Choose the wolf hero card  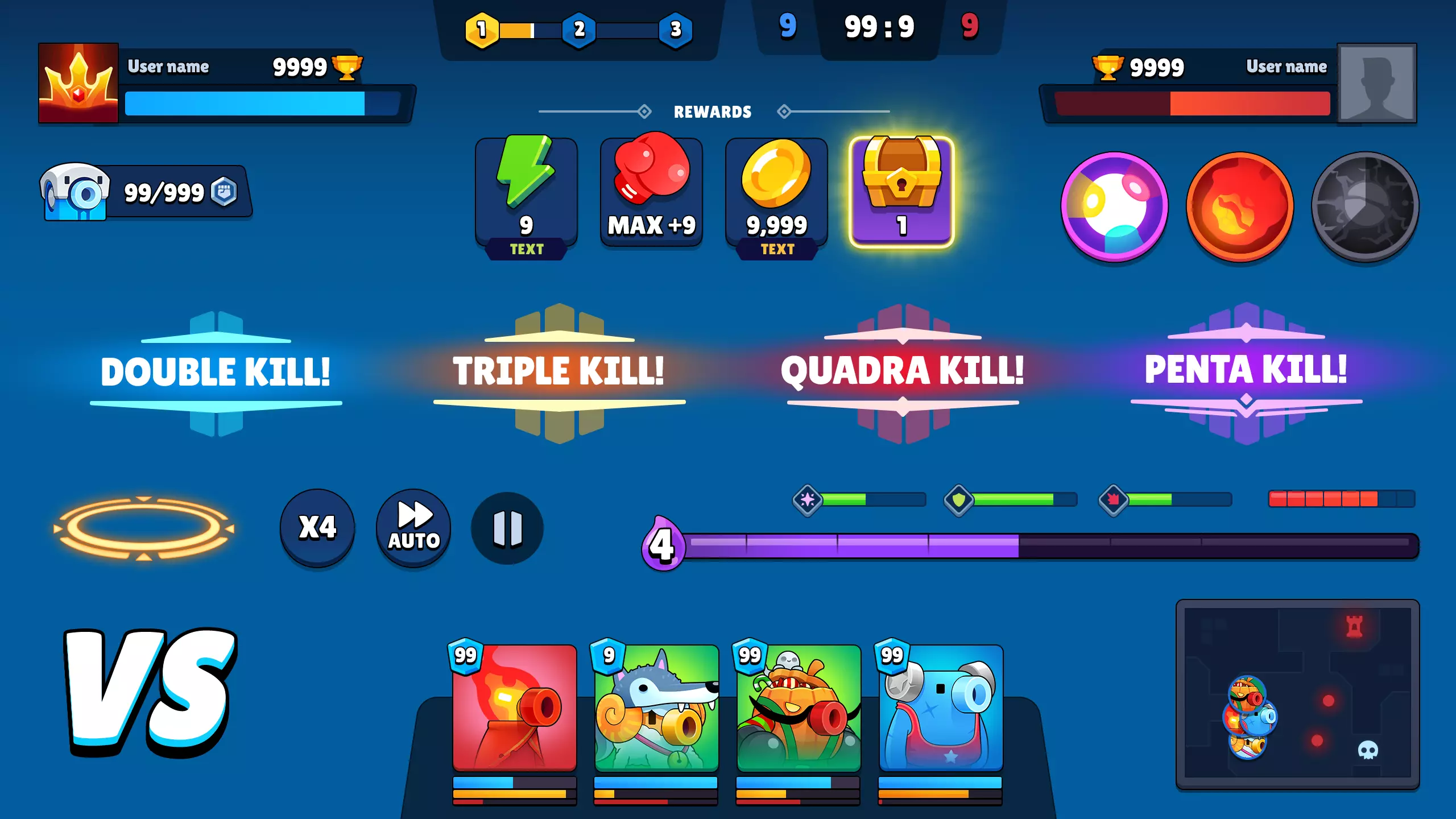pyautogui.click(x=656, y=708)
